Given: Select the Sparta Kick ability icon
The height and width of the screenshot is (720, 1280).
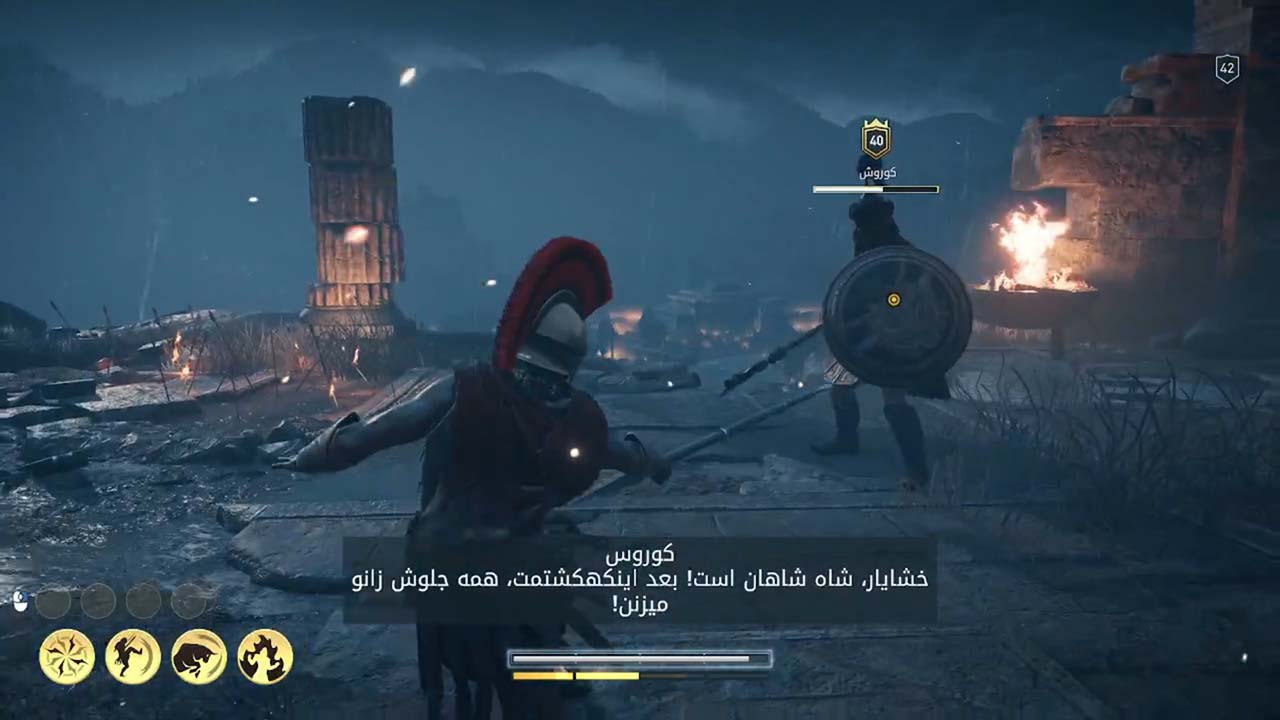Looking at the screenshot, I should (132, 655).
